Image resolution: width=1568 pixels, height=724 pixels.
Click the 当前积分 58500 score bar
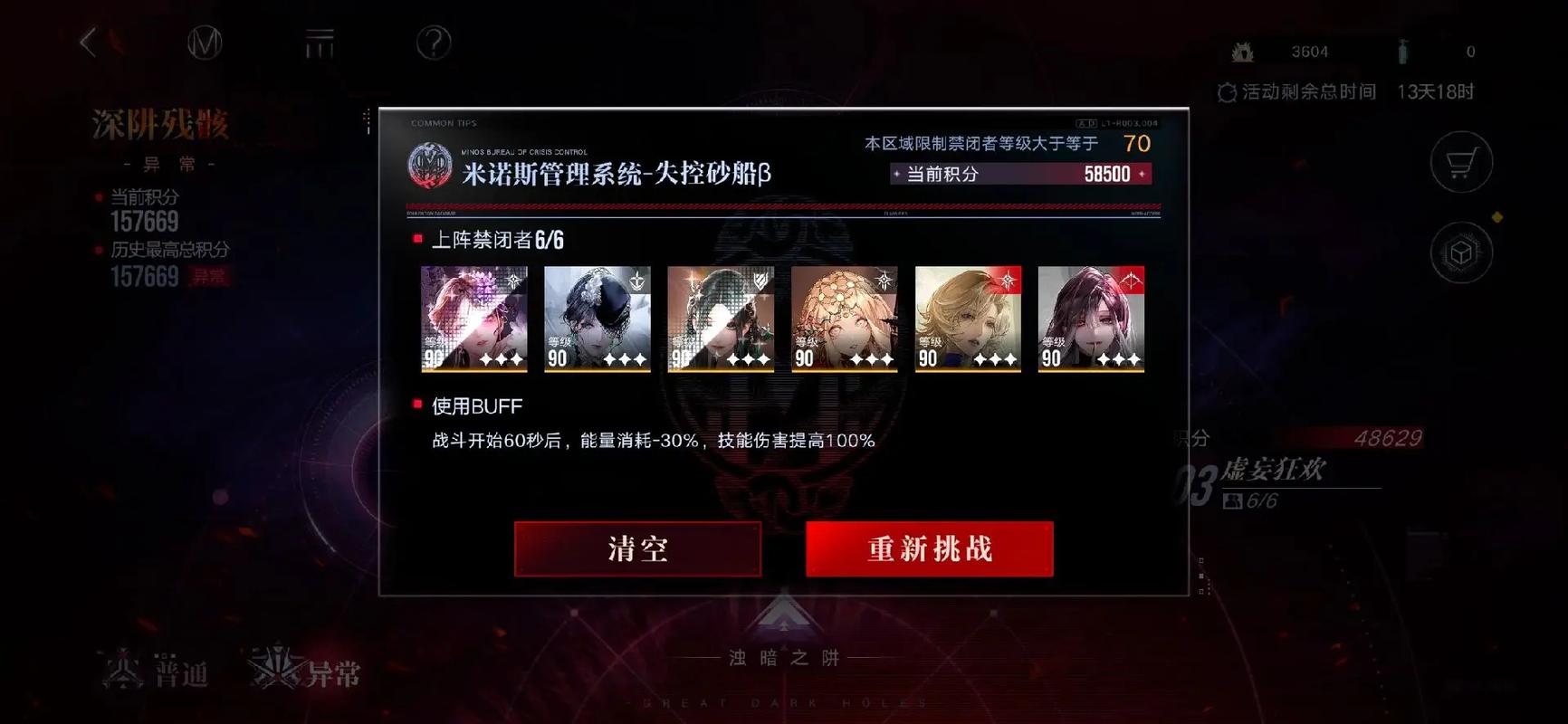point(1019,174)
